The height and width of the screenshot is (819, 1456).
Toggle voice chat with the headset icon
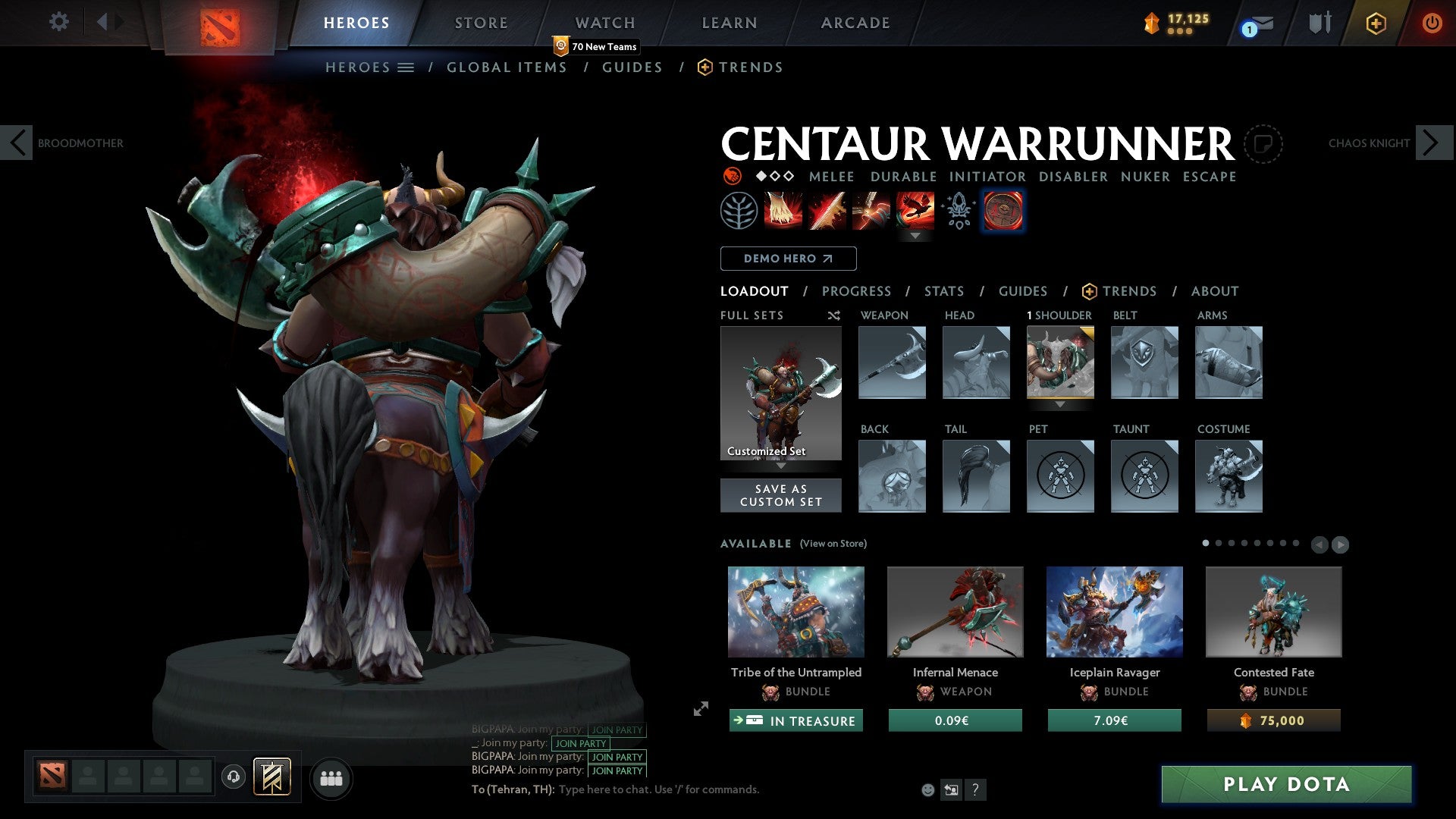[x=233, y=777]
